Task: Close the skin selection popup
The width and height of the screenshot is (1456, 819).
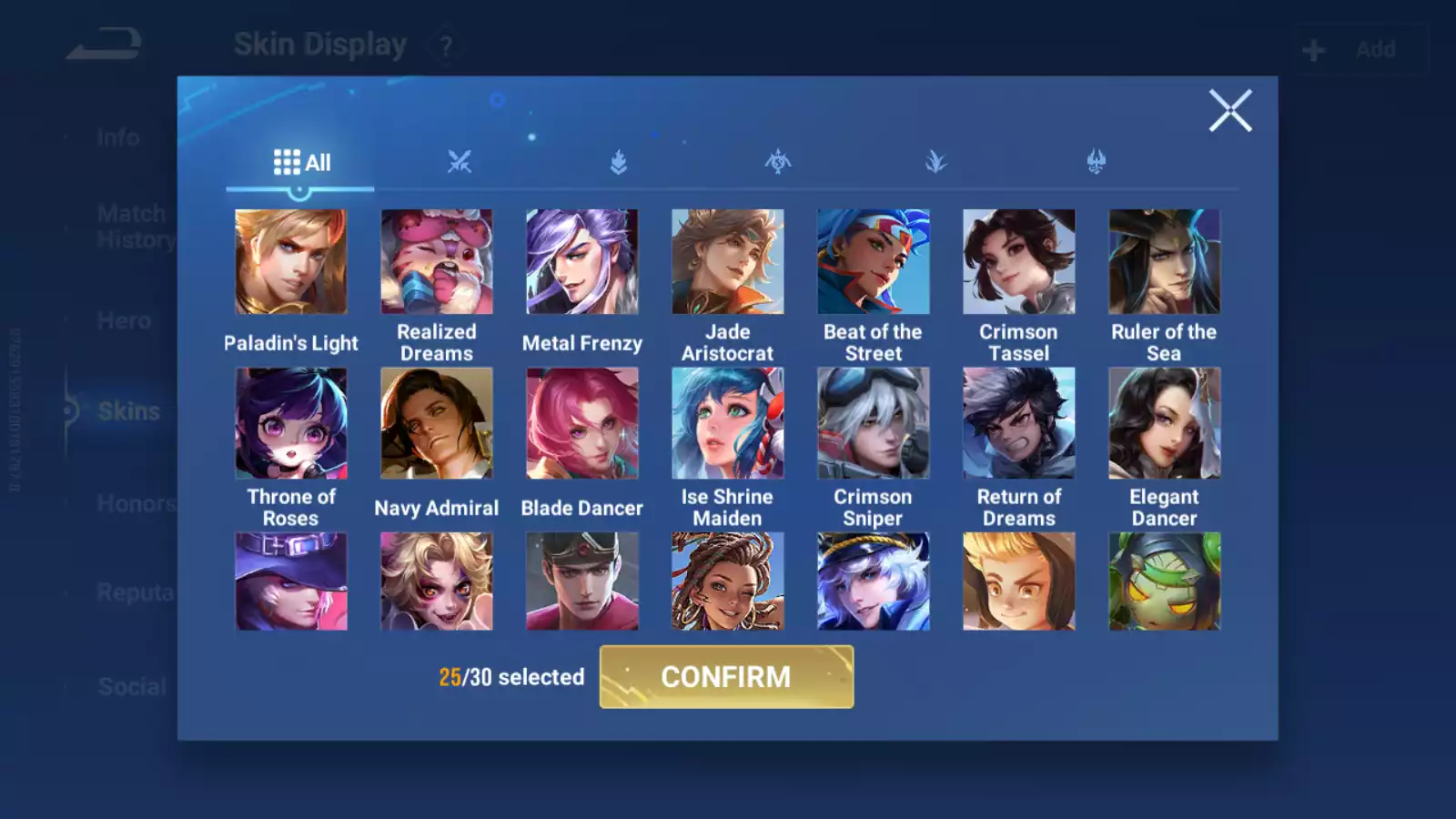Action: [1229, 111]
